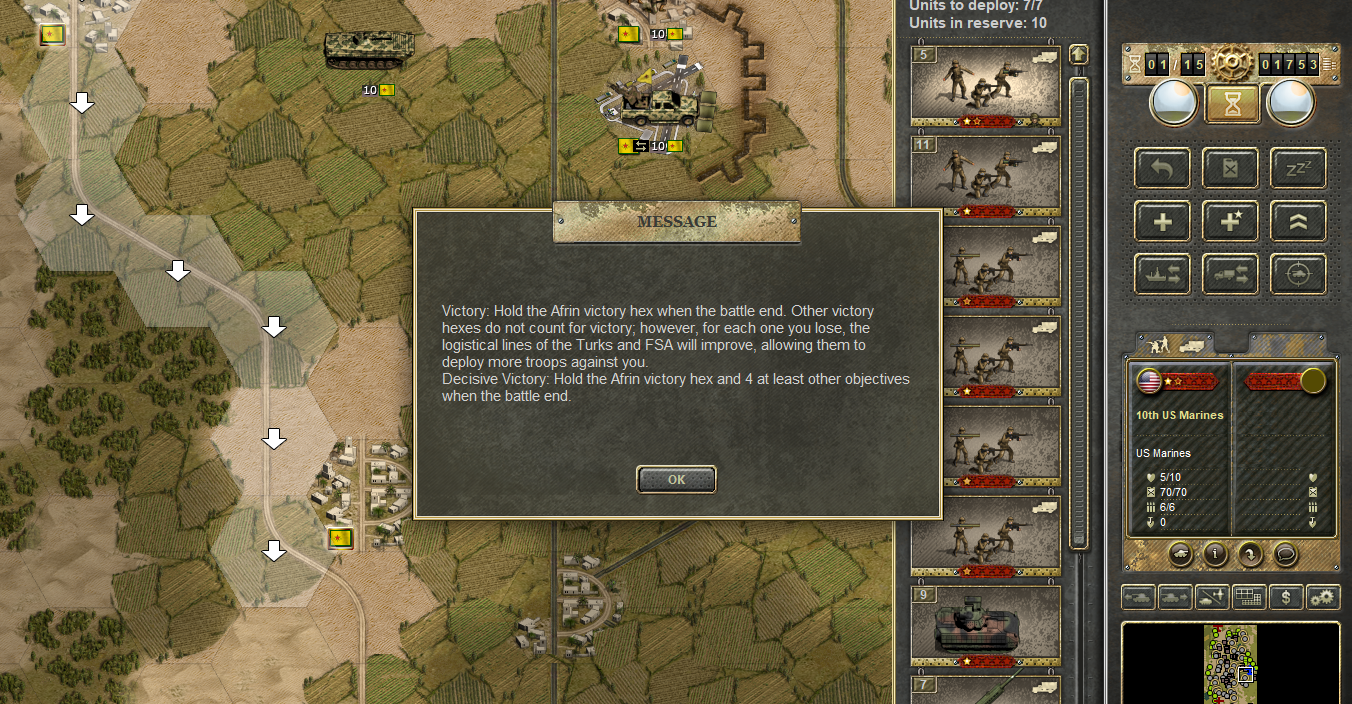Select infantry unit card numbered 11
The image size is (1352, 704).
pos(985,176)
